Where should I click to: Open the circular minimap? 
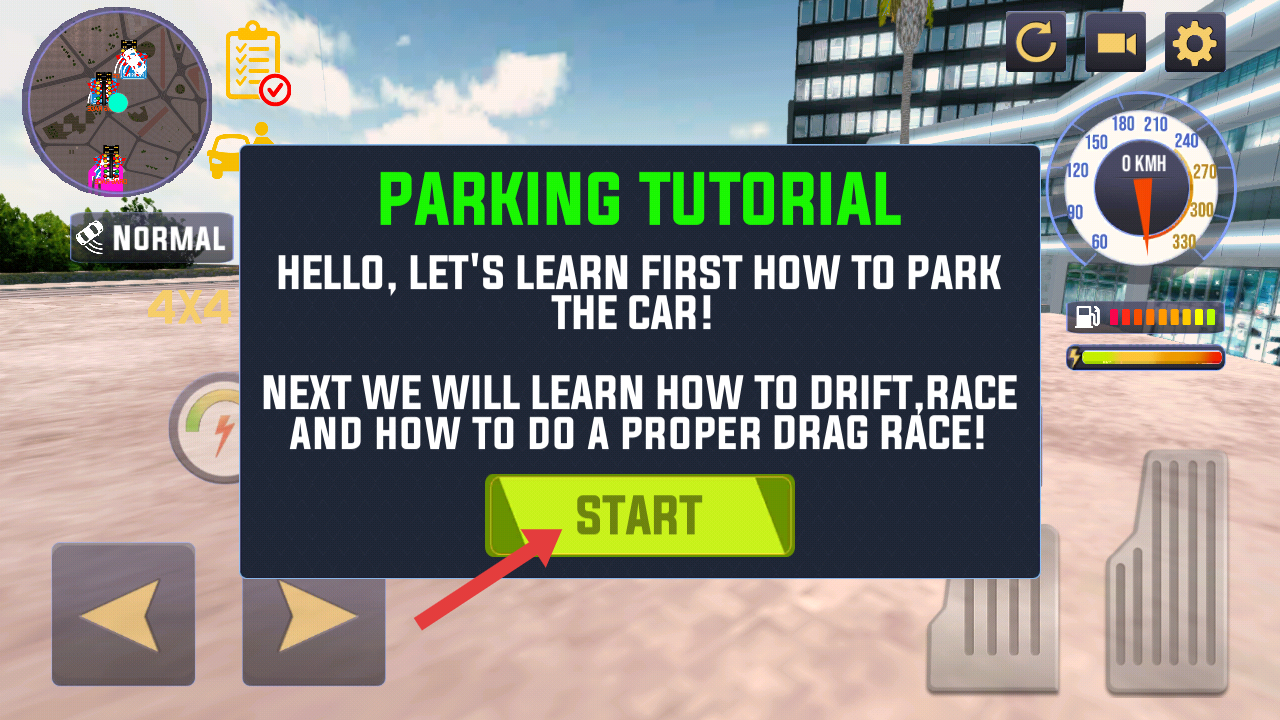pyautogui.click(x=117, y=102)
